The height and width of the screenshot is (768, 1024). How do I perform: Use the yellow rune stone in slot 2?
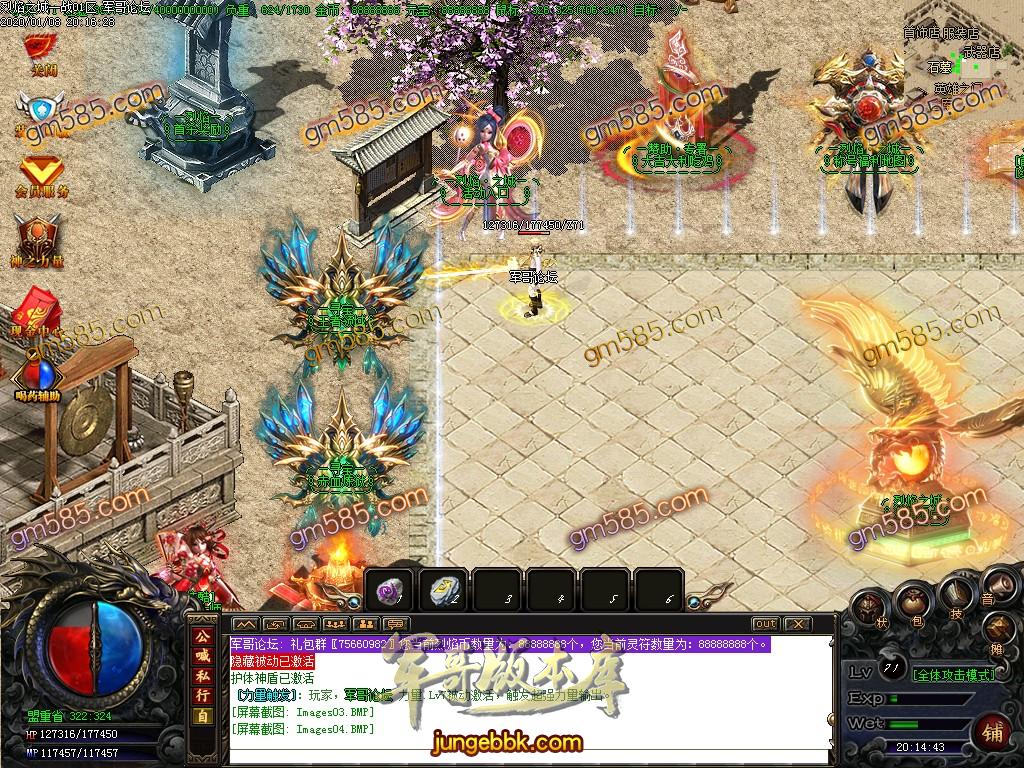(x=443, y=592)
